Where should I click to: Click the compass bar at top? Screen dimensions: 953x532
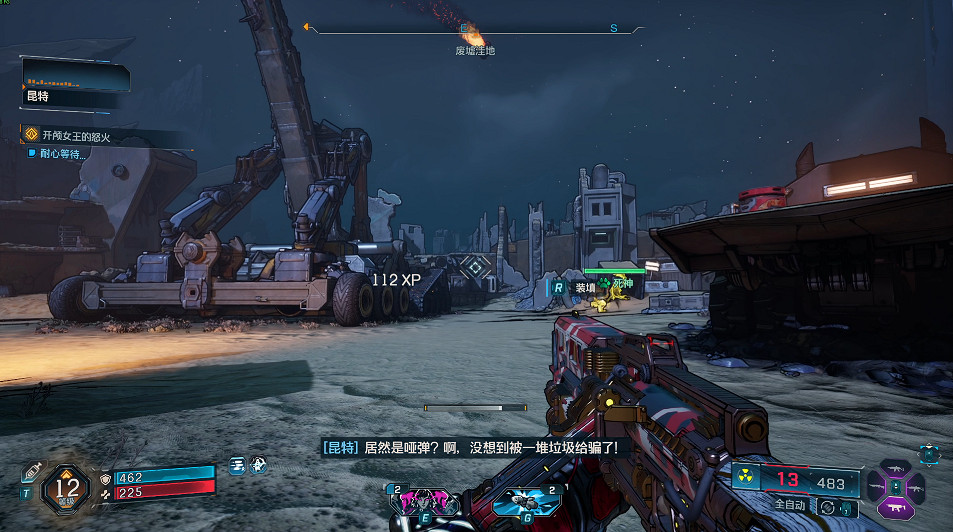(x=475, y=29)
